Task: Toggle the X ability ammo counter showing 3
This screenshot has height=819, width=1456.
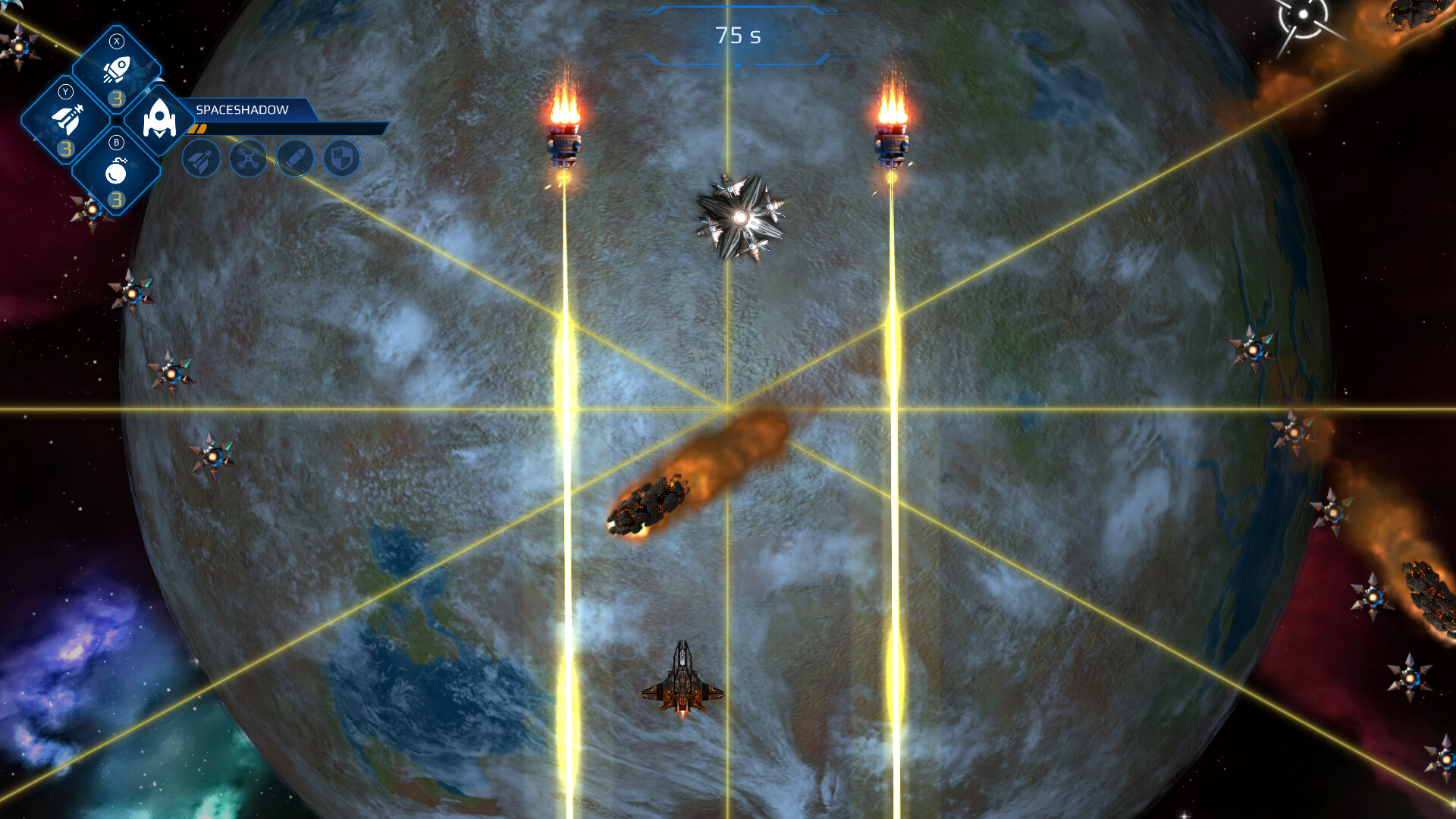Action: tap(117, 97)
